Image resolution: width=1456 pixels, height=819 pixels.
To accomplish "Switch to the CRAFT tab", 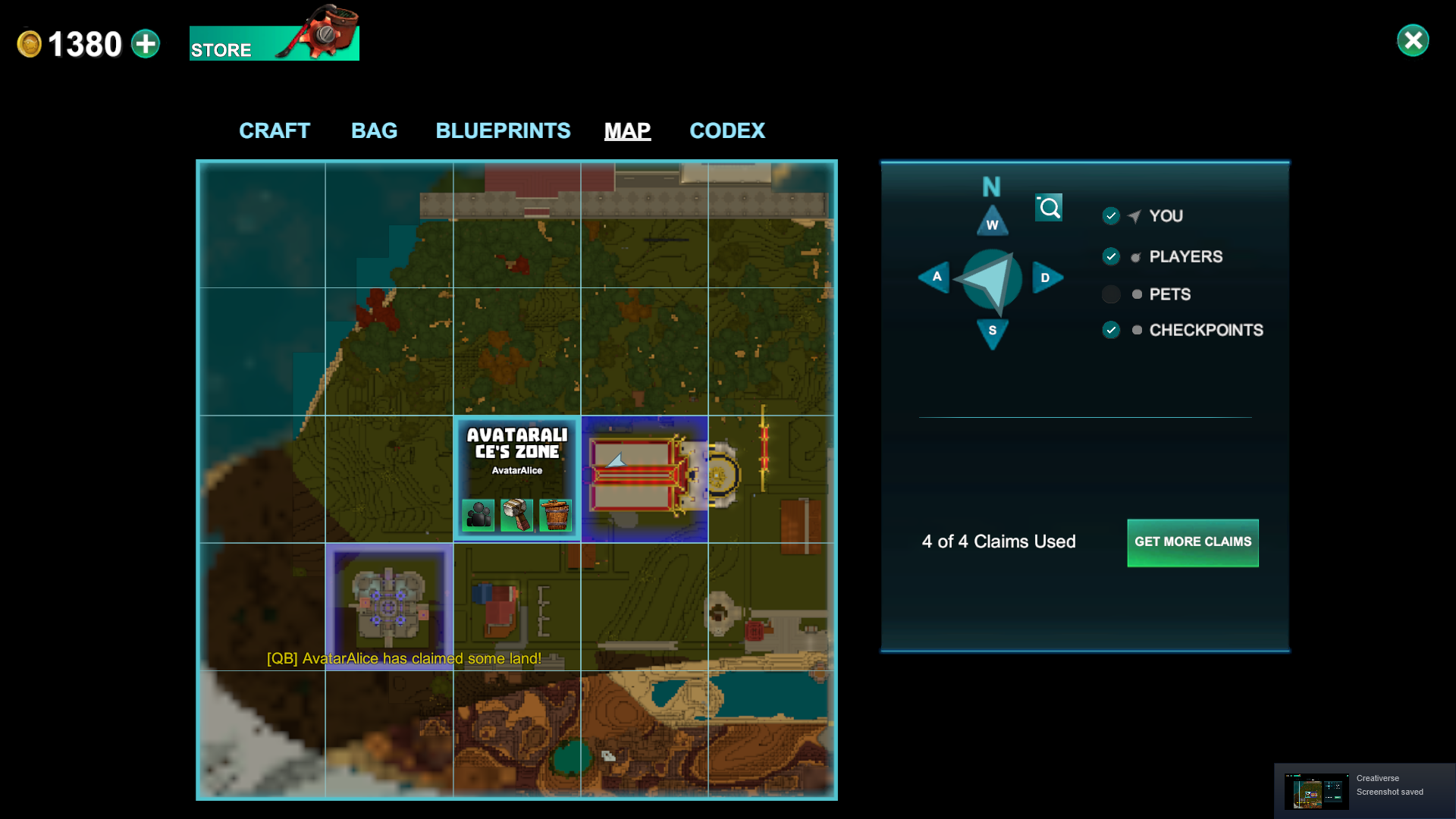I will [275, 130].
